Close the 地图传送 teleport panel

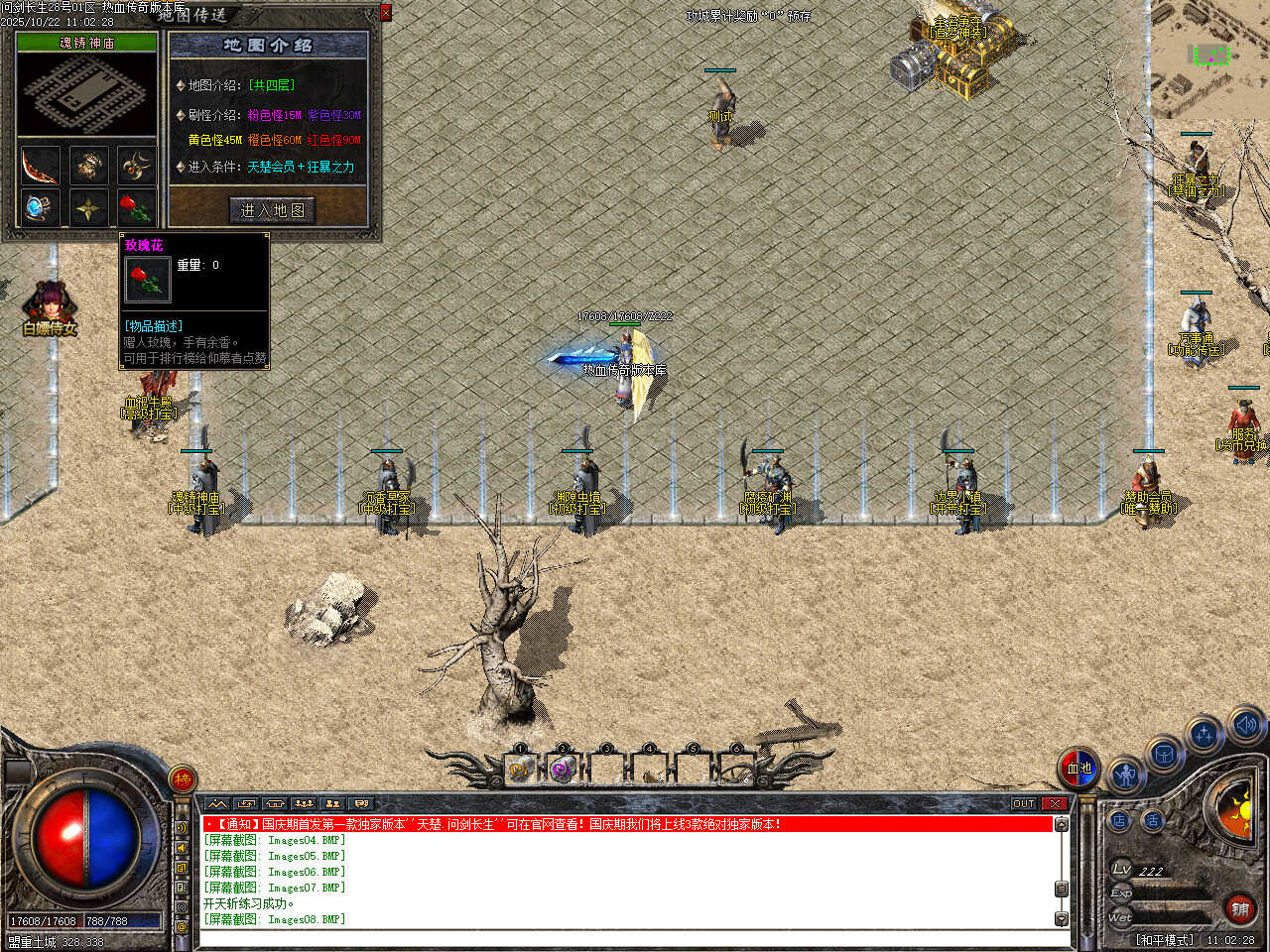coord(386,13)
